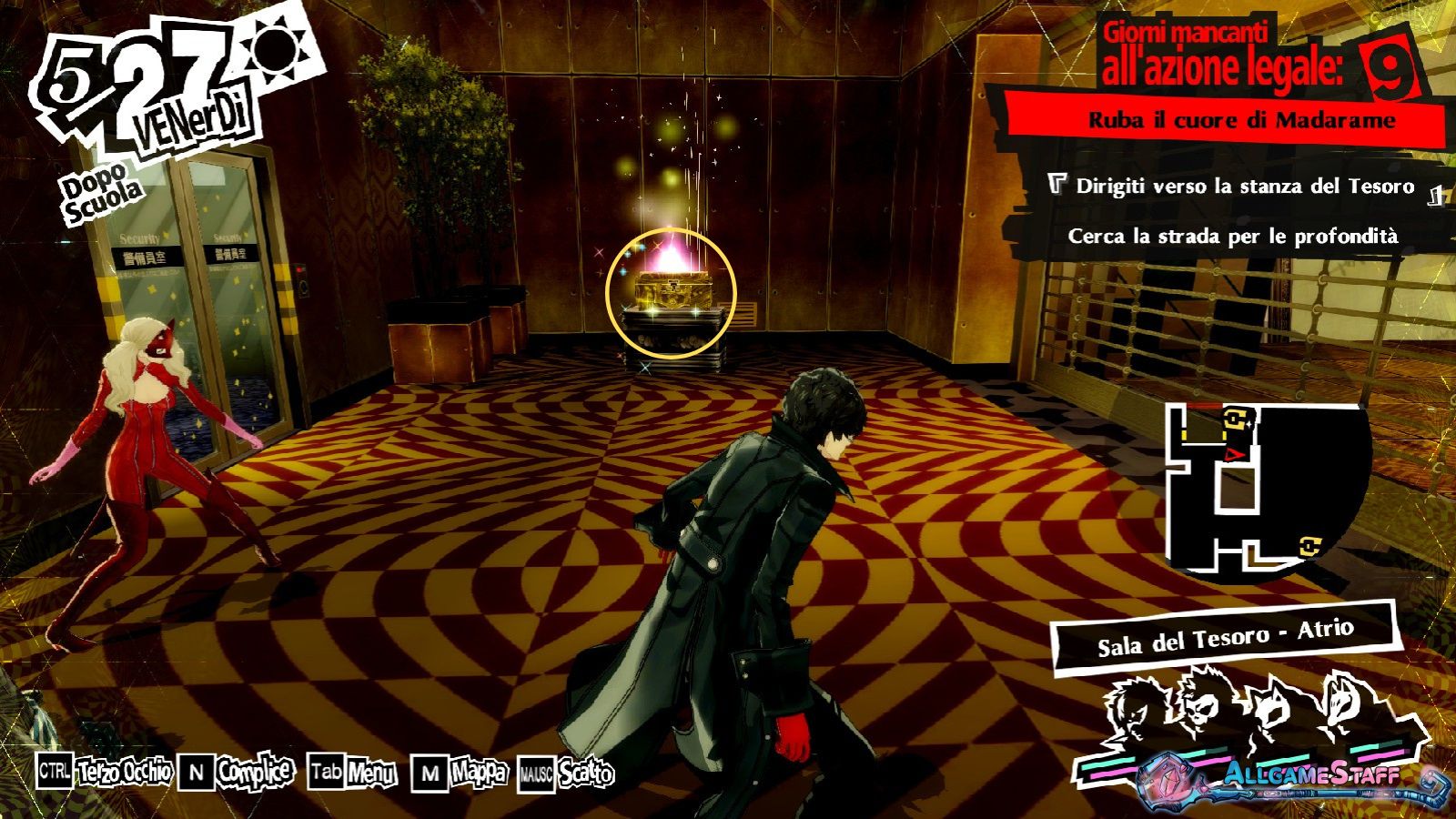Select the Dirigiti verso la stanza del Tesoro task

coord(1244,187)
